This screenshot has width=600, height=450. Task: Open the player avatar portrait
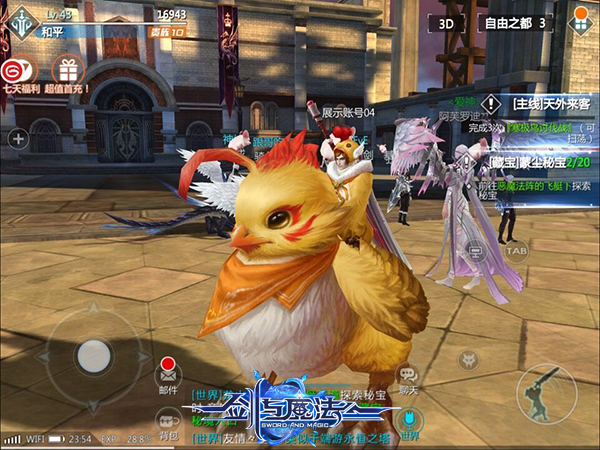tap(21, 25)
